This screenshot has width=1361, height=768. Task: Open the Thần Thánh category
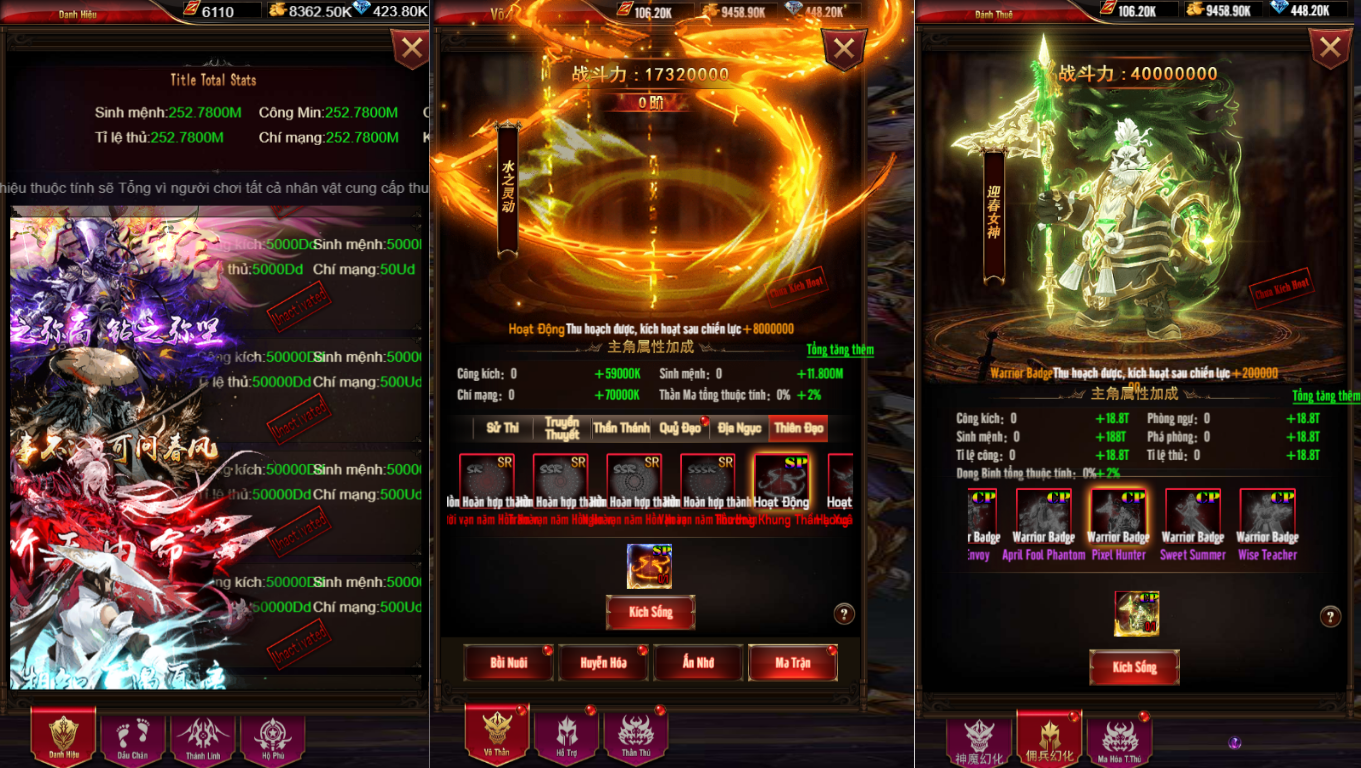point(621,428)
